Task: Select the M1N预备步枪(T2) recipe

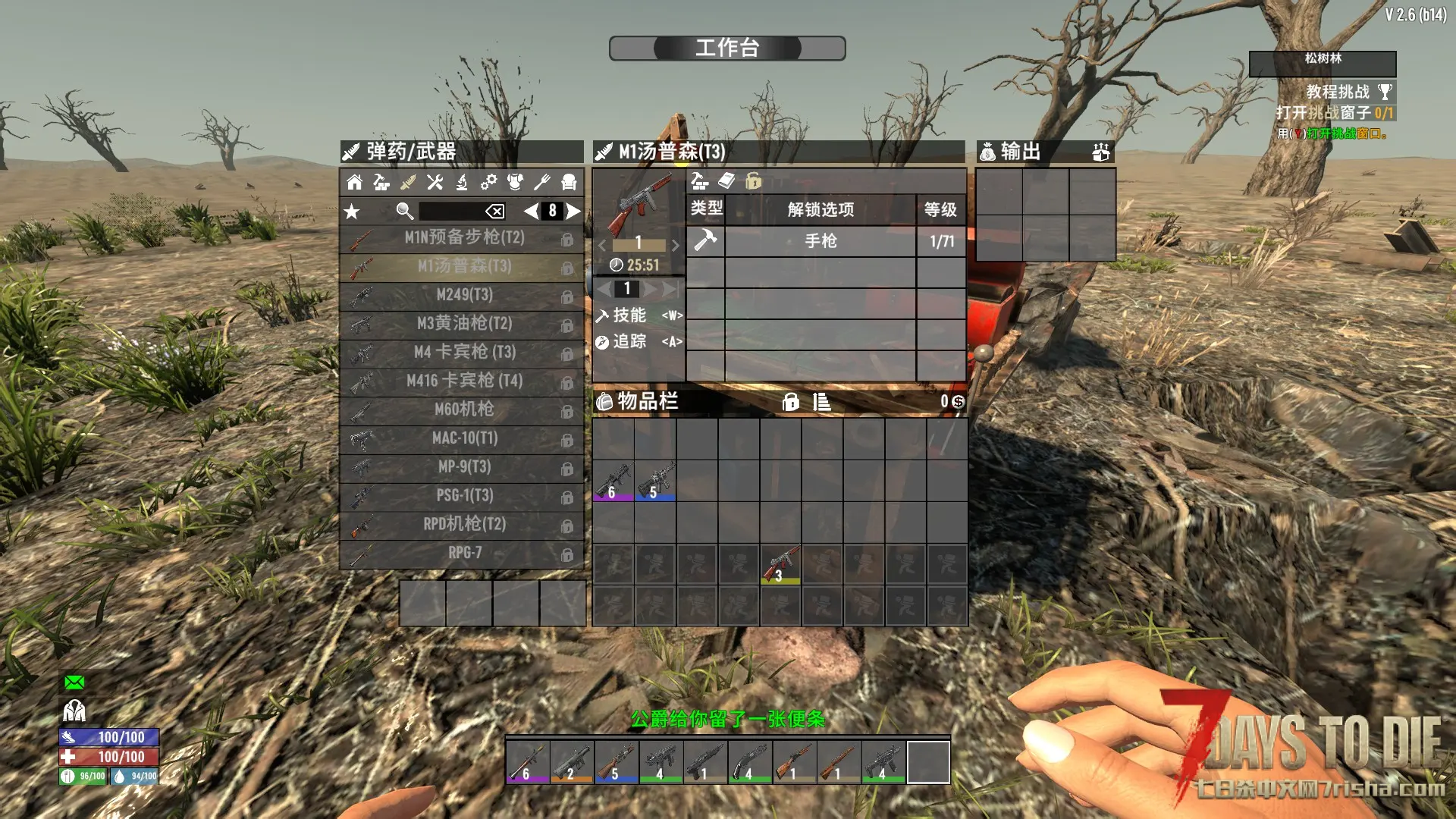Action: pos(463,238)
